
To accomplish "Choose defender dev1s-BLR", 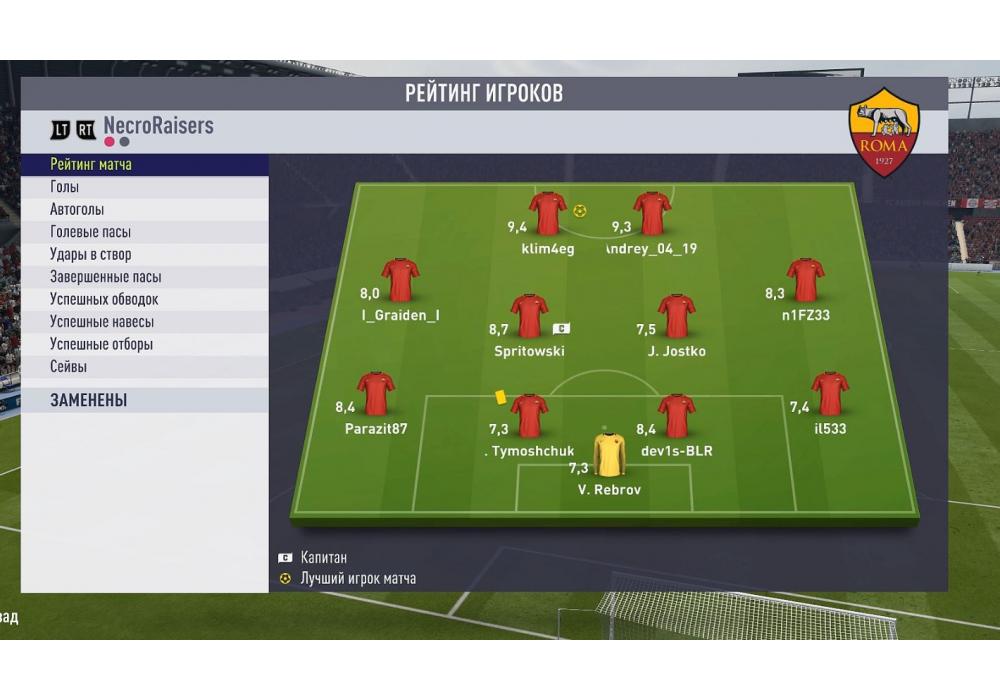I will (676, 416).
